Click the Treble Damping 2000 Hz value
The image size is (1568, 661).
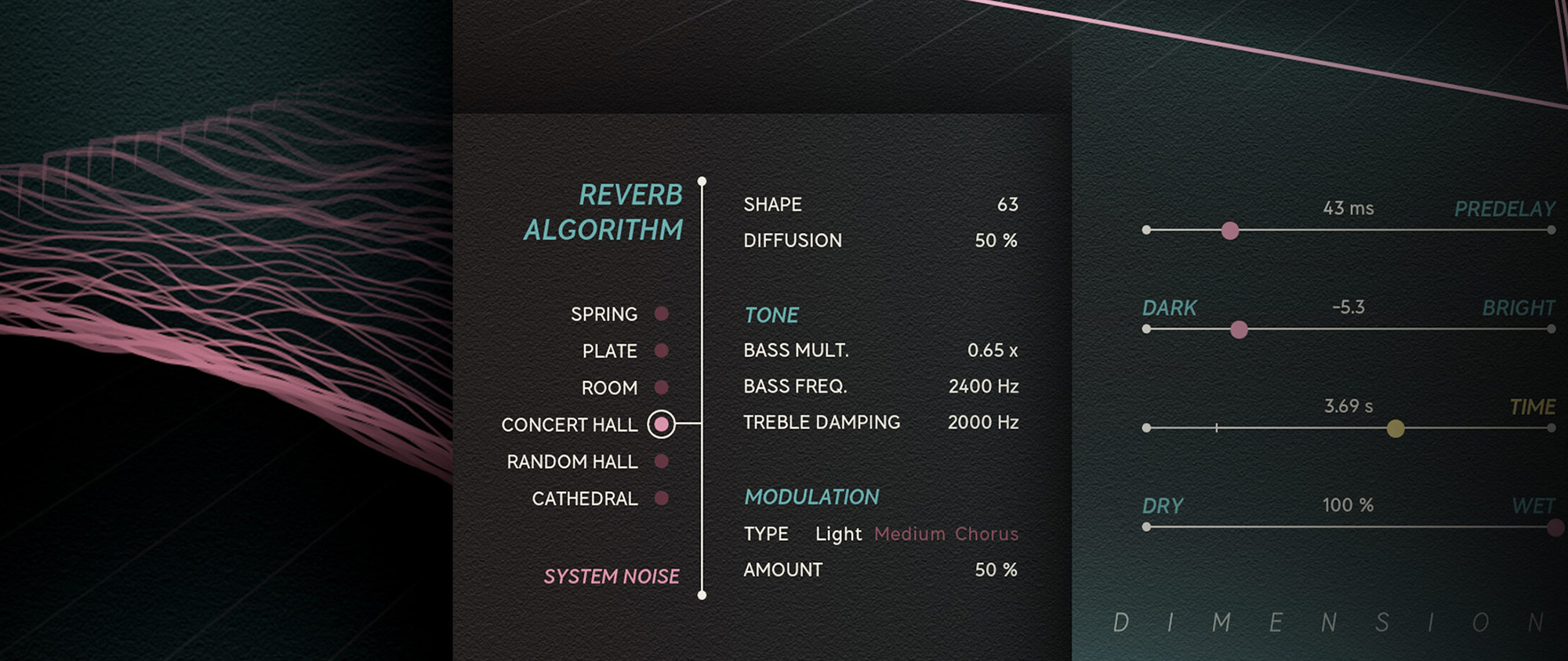982,422
